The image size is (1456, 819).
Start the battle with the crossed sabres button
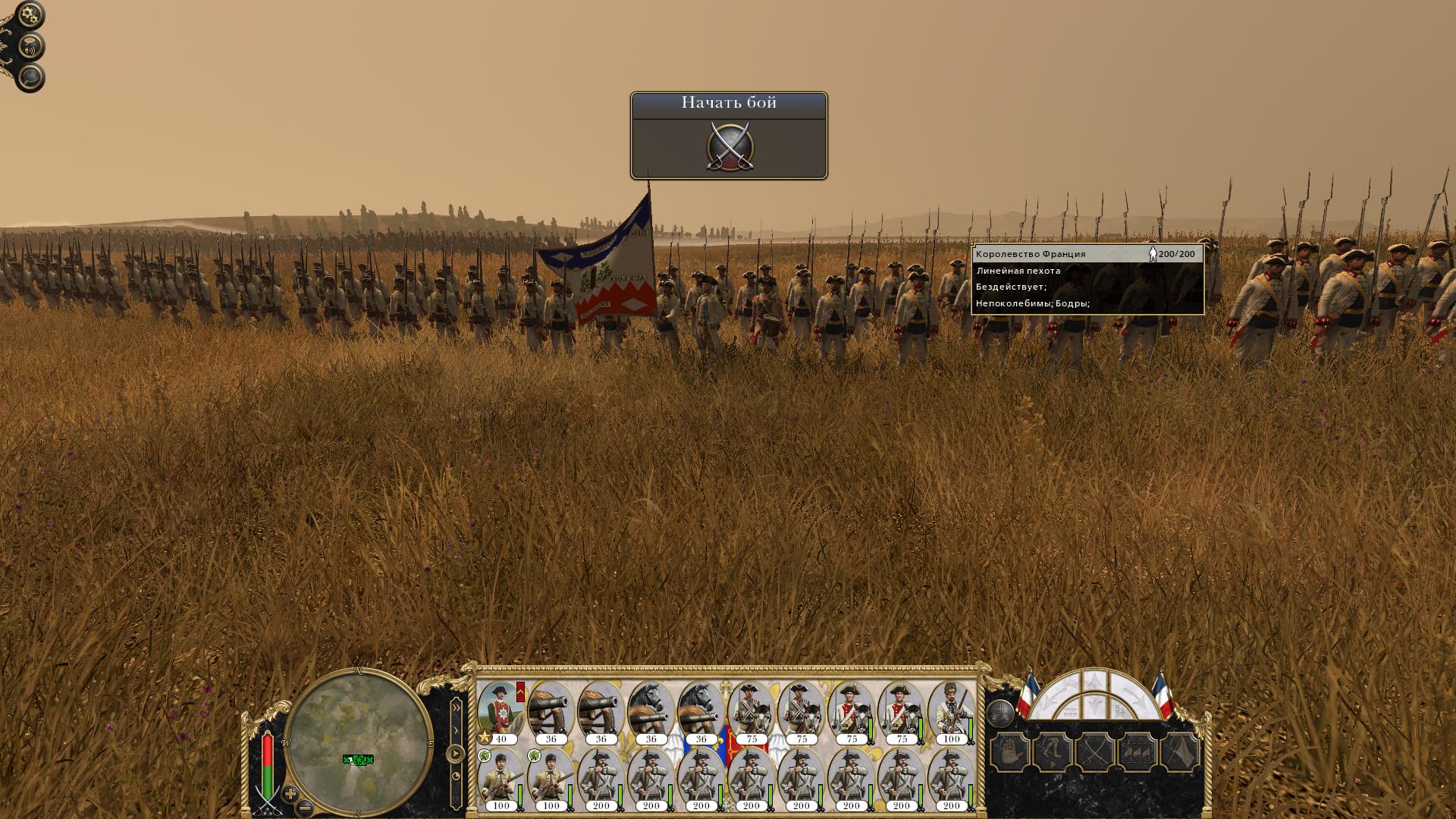coord(729,146)
